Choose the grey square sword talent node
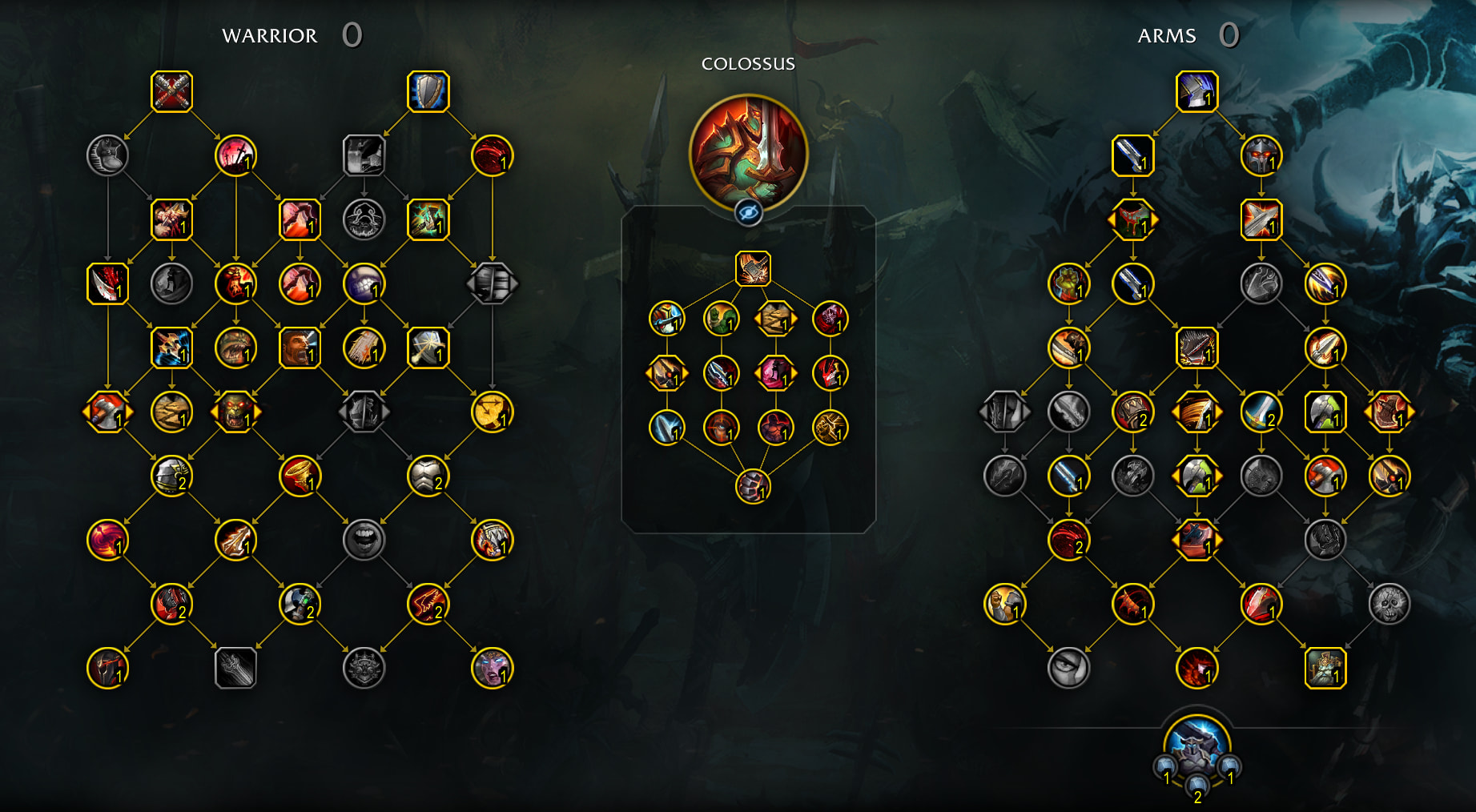The width and height of the screenshot is (1476, 812). [235, 669]
